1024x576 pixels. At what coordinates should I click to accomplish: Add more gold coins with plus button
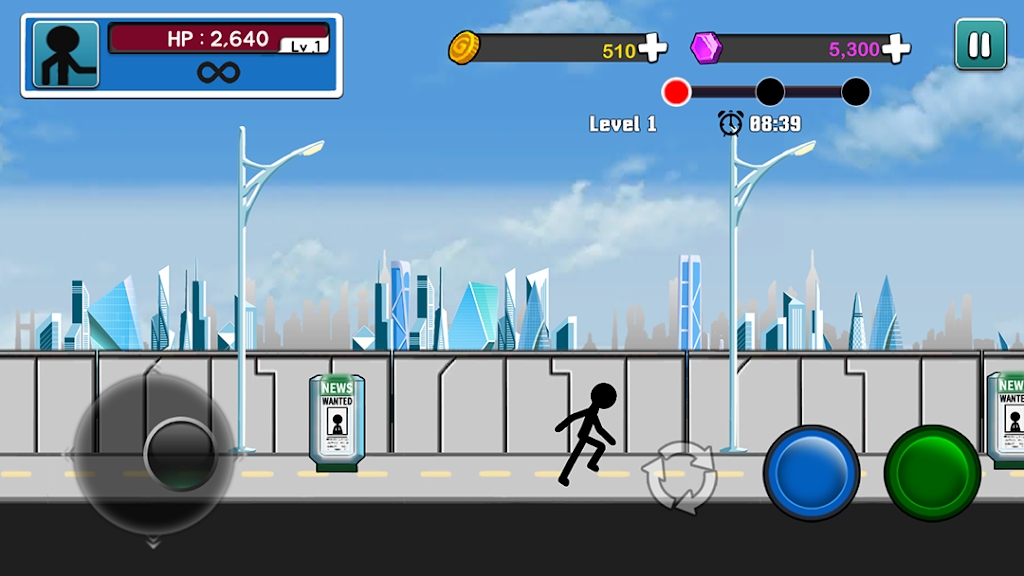pyautogui.click(x=652, y=47)
